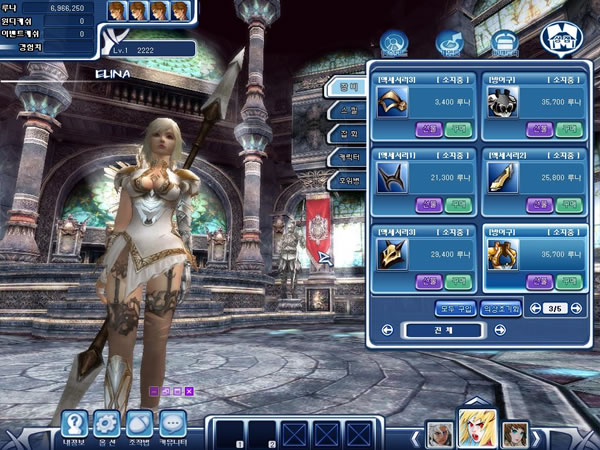The width and height of the screenshot is (600, 450).
Task: Open the 조작법 controls guide button
Action: pos(141,423)
